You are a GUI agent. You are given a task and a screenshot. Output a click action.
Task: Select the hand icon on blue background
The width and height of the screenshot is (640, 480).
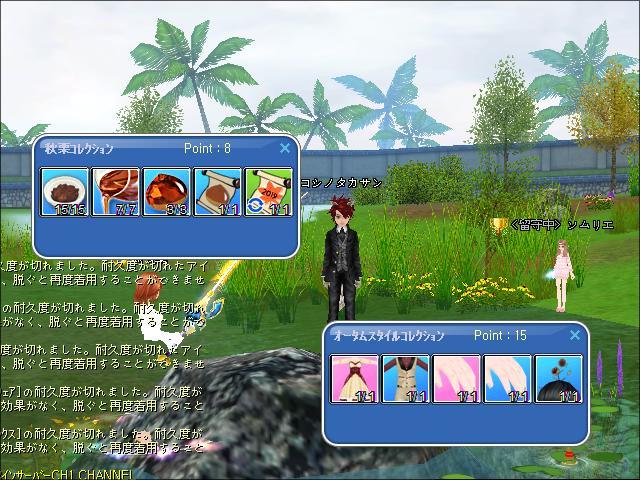tap(508, 378)
